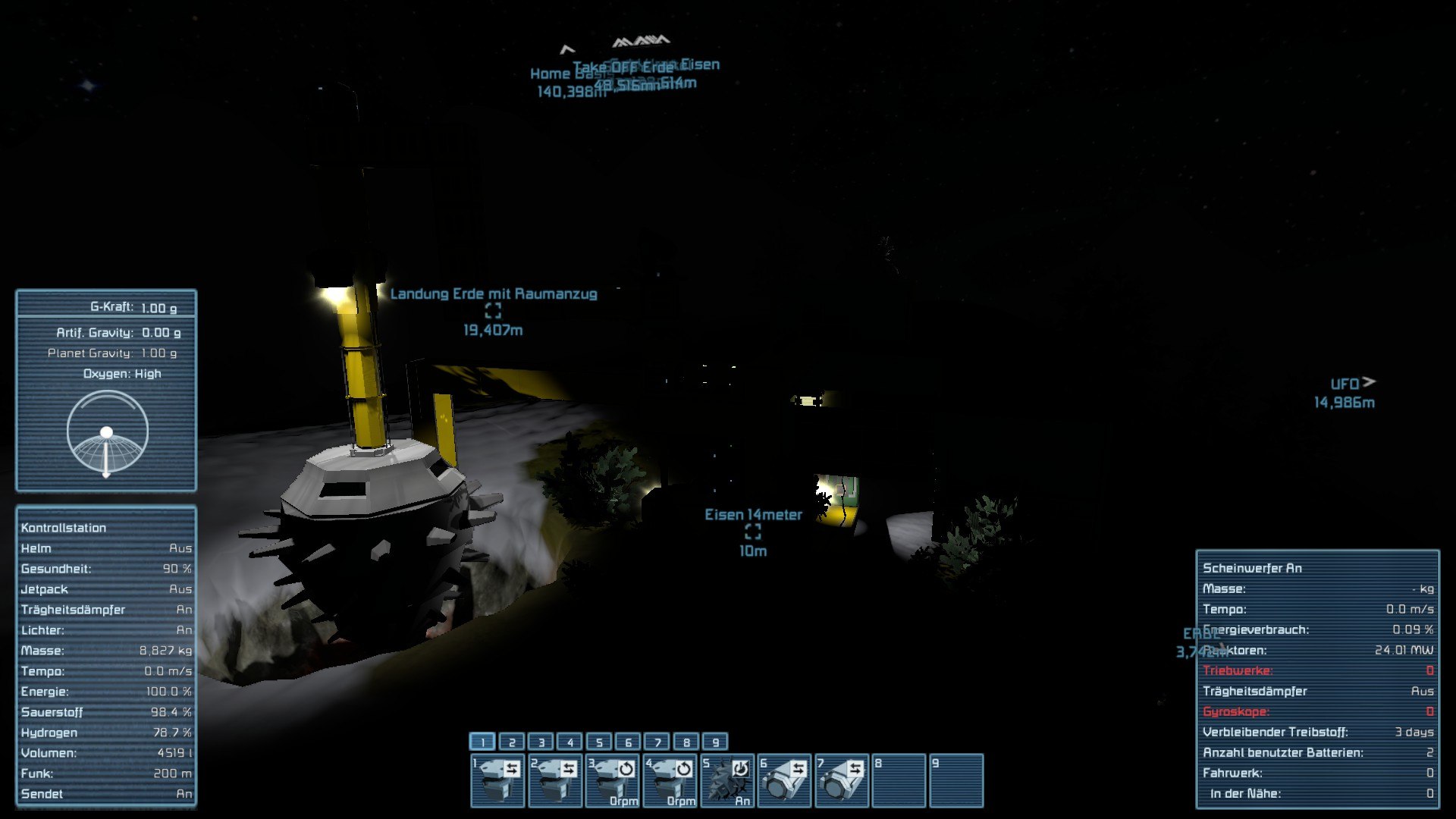Select the drill hotbar slot showing An
The width and height of the screenshot is (1456, 819).
click(726, 780)
